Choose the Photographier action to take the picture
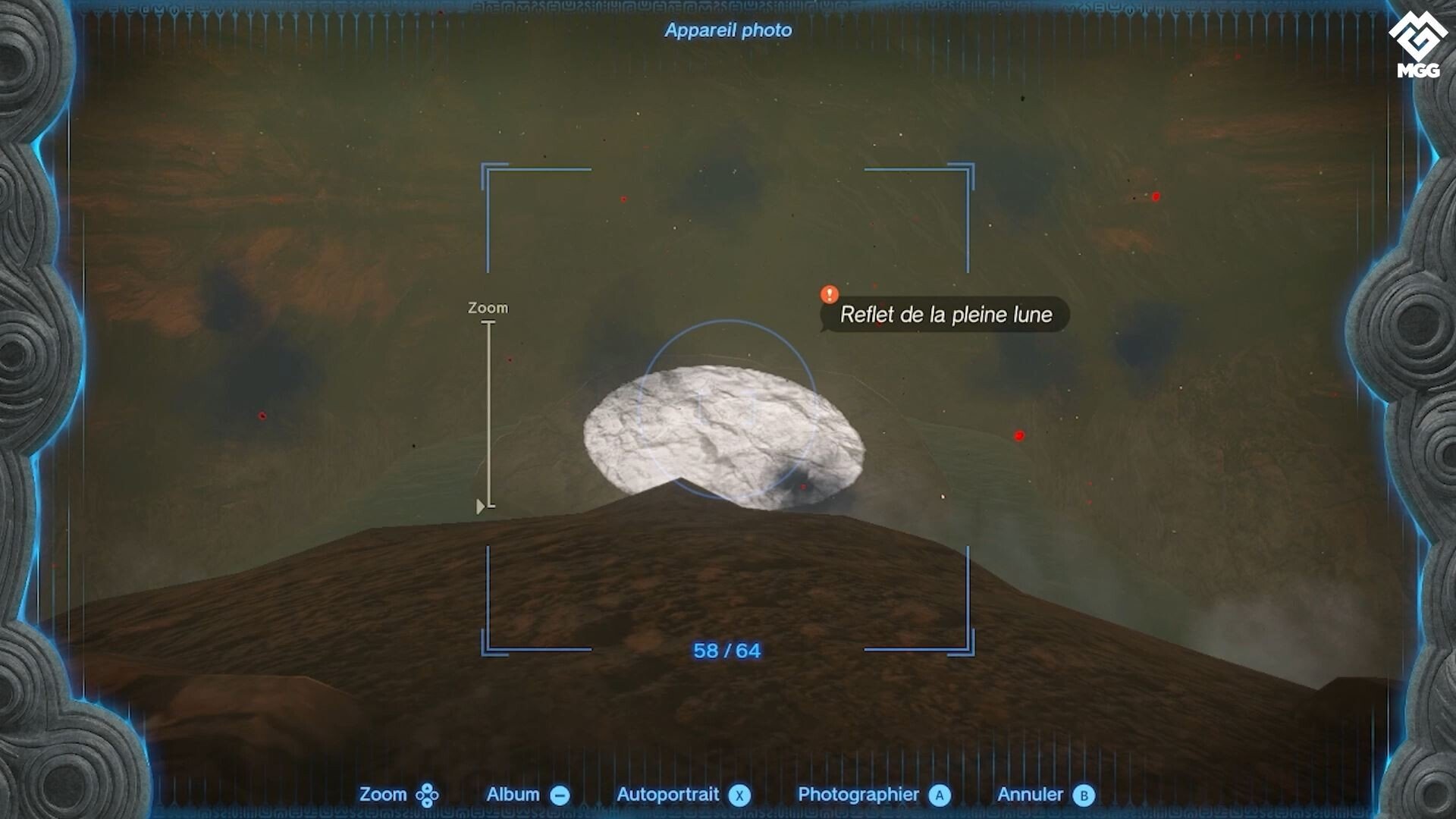Viewport: 1456px width, 819px height. (858, 794)
